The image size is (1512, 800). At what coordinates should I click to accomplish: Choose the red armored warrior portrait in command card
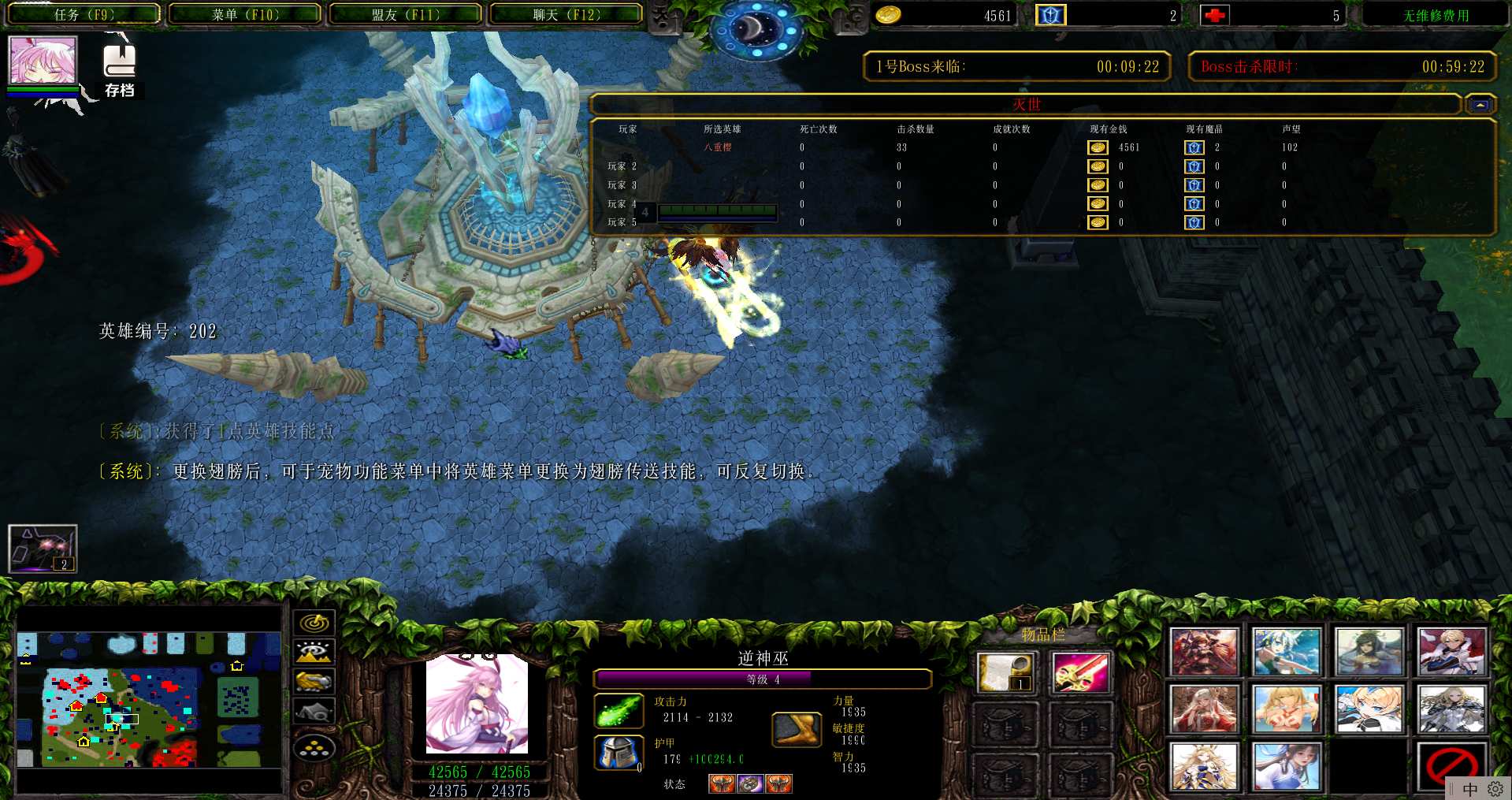click(x=1203, y=652)
